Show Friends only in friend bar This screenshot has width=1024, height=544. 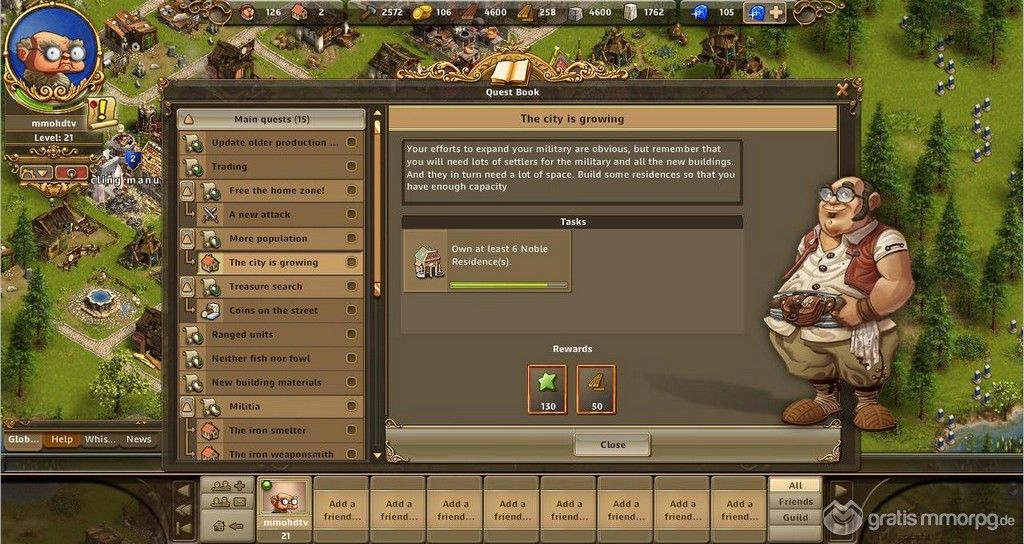796,501
